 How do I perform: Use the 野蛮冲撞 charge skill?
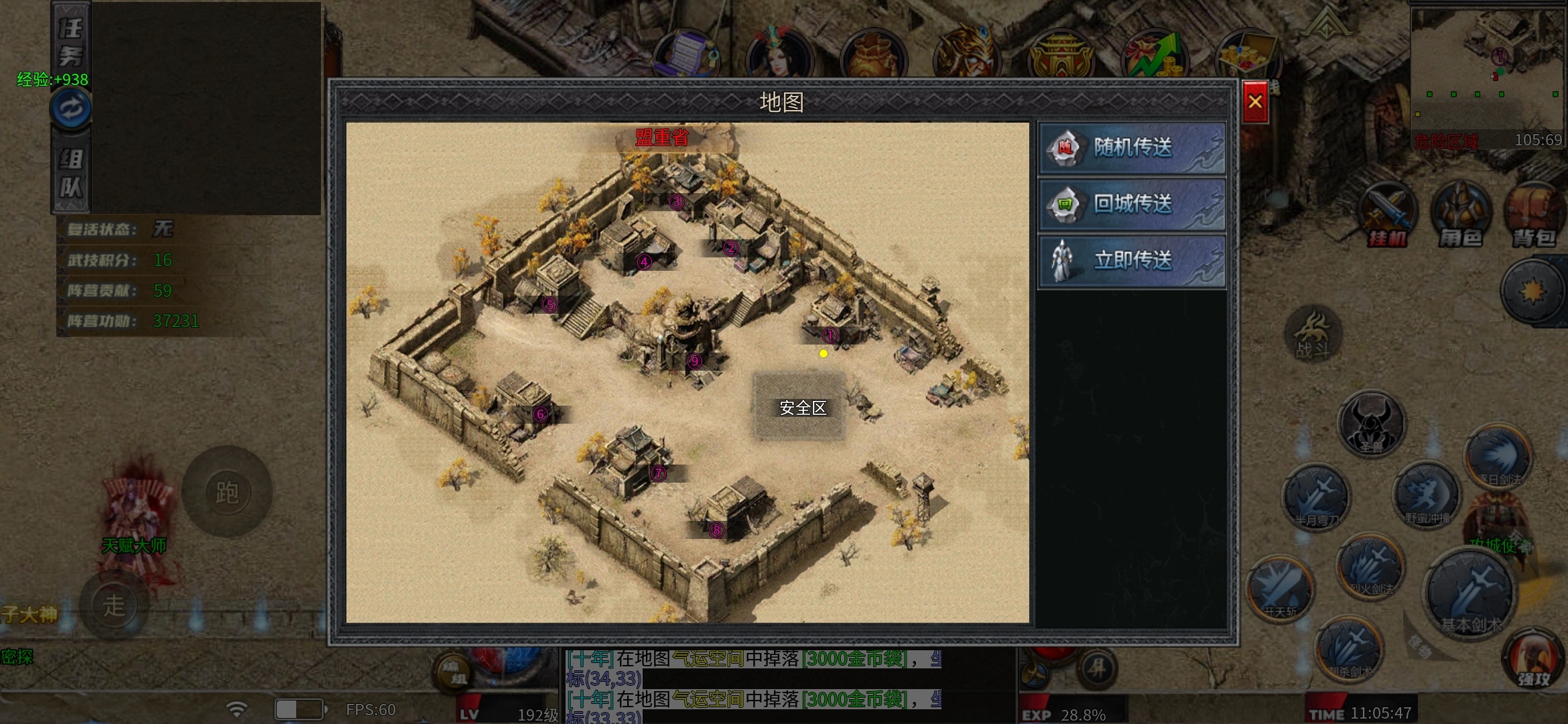(1427, 496)
